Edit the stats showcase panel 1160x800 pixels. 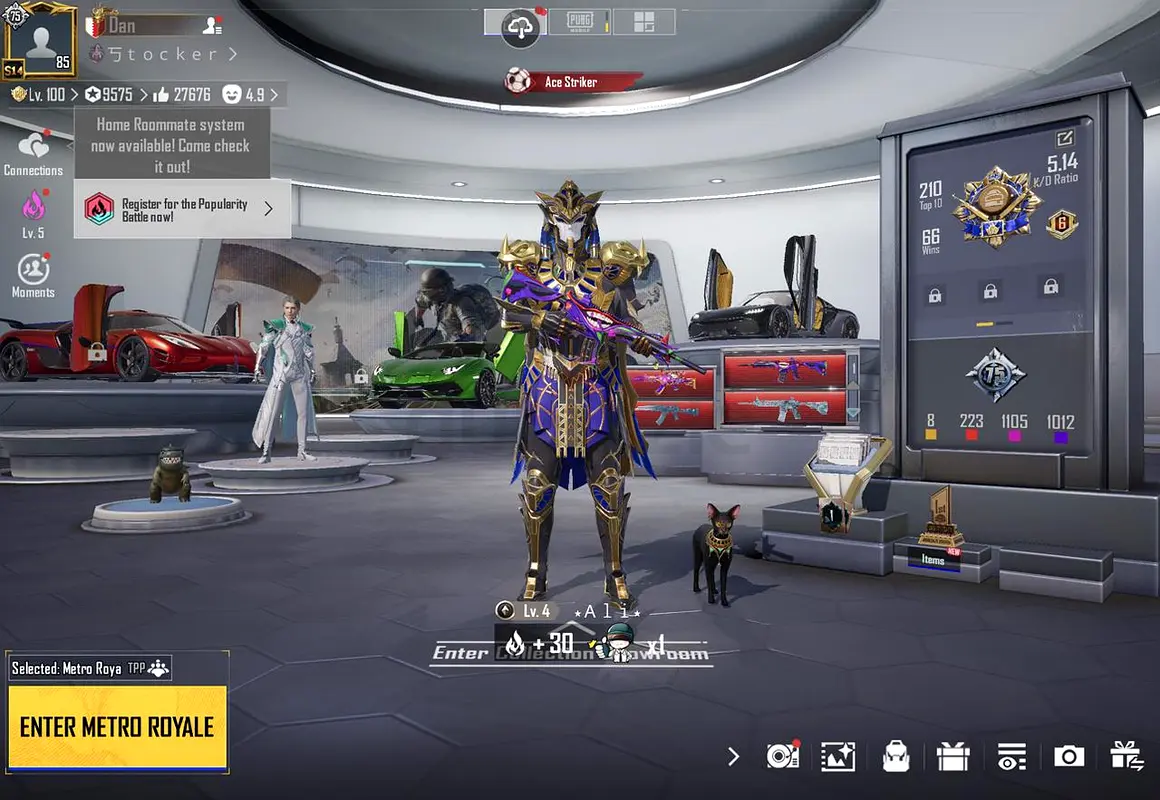tap(1063, 139)
